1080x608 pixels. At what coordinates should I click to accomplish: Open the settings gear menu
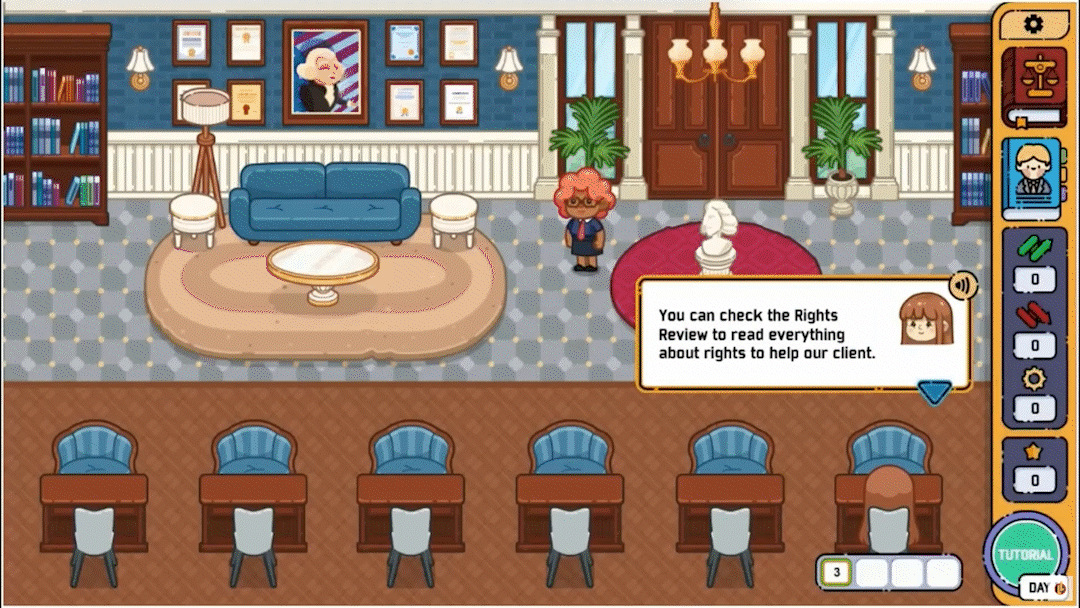pyautogui.click(x=1034, y=24)
